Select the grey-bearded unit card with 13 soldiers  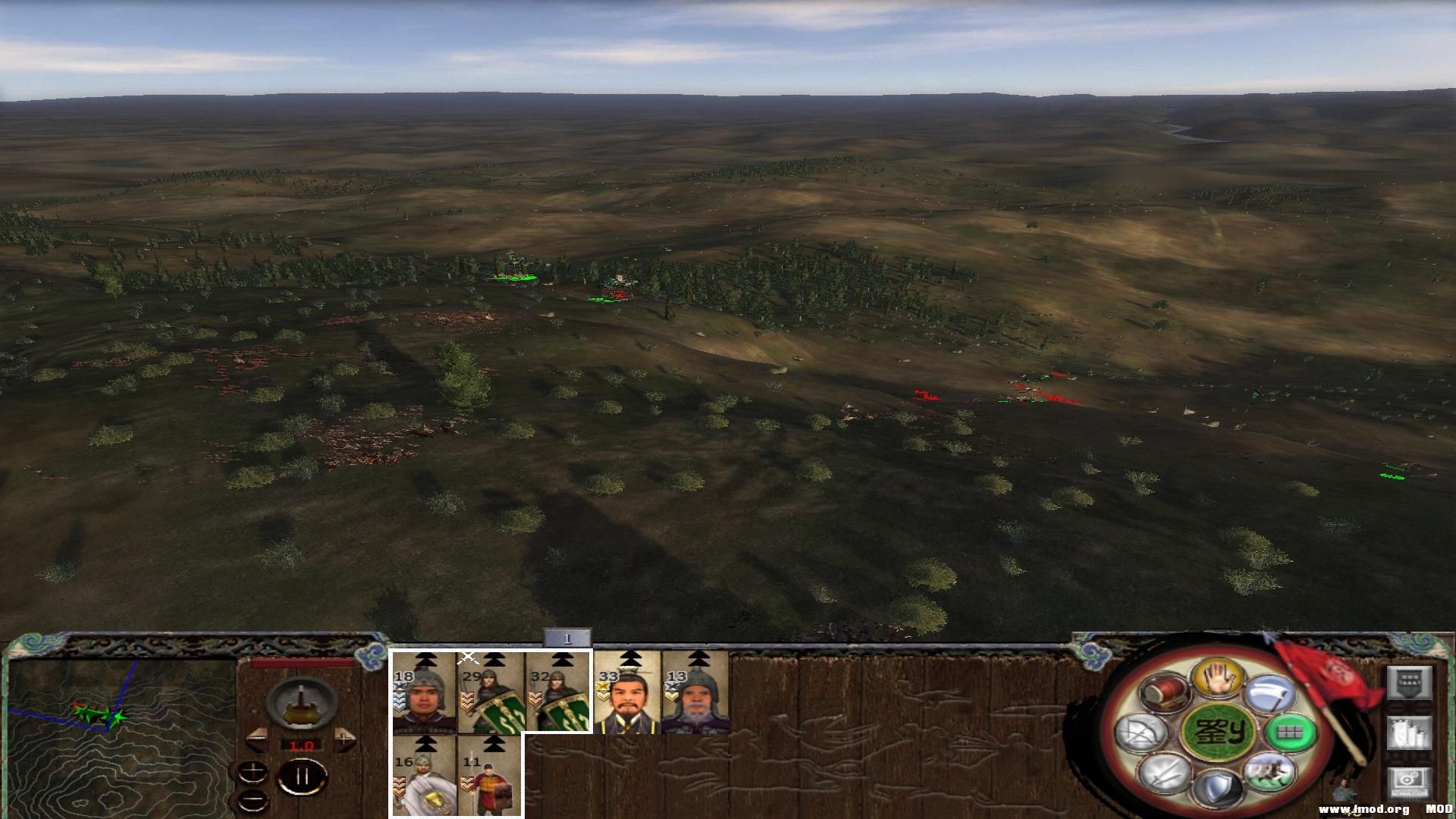695,693
